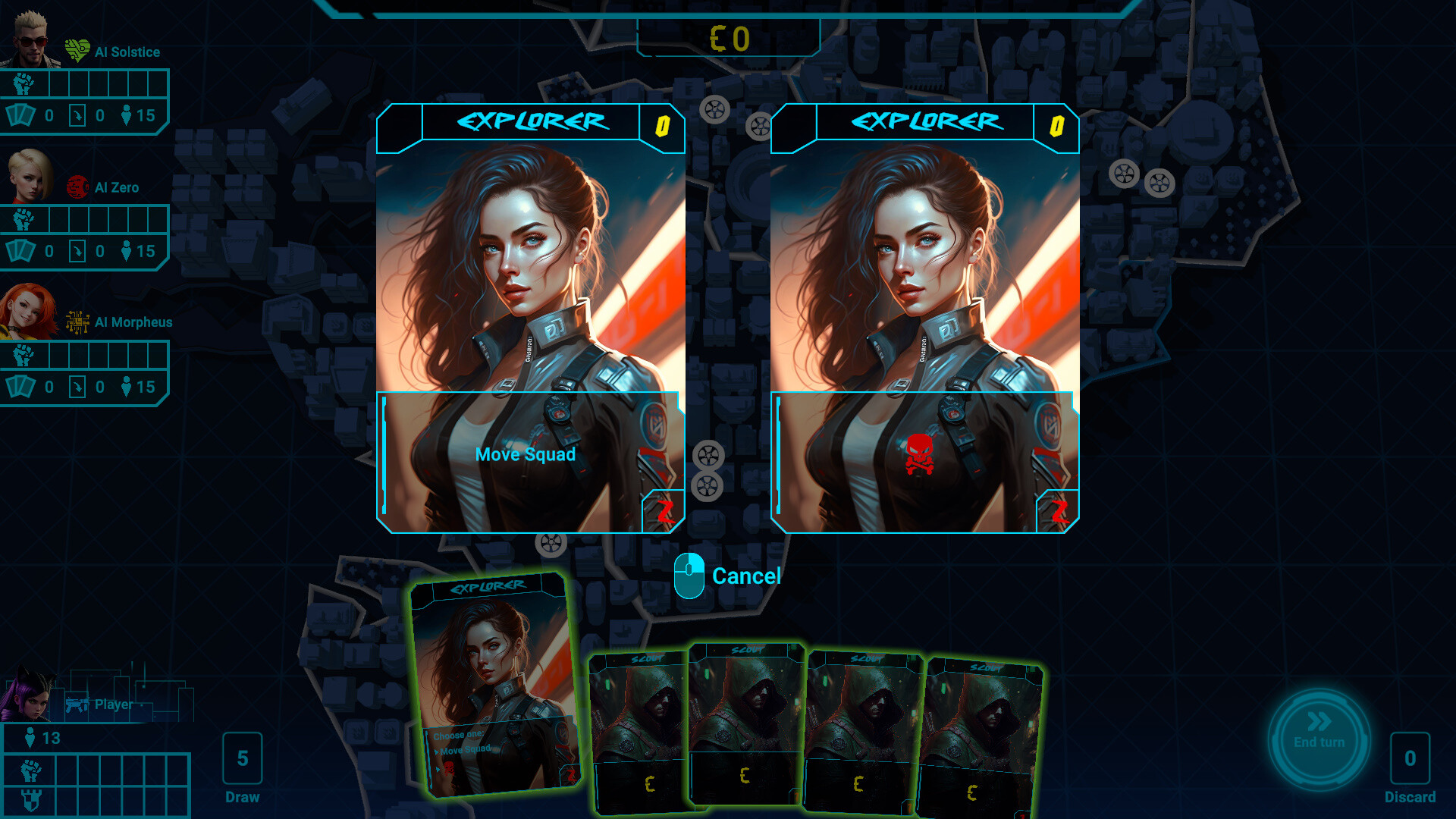Click the first strength slot on AI Morpheus's track

(59, 355)
